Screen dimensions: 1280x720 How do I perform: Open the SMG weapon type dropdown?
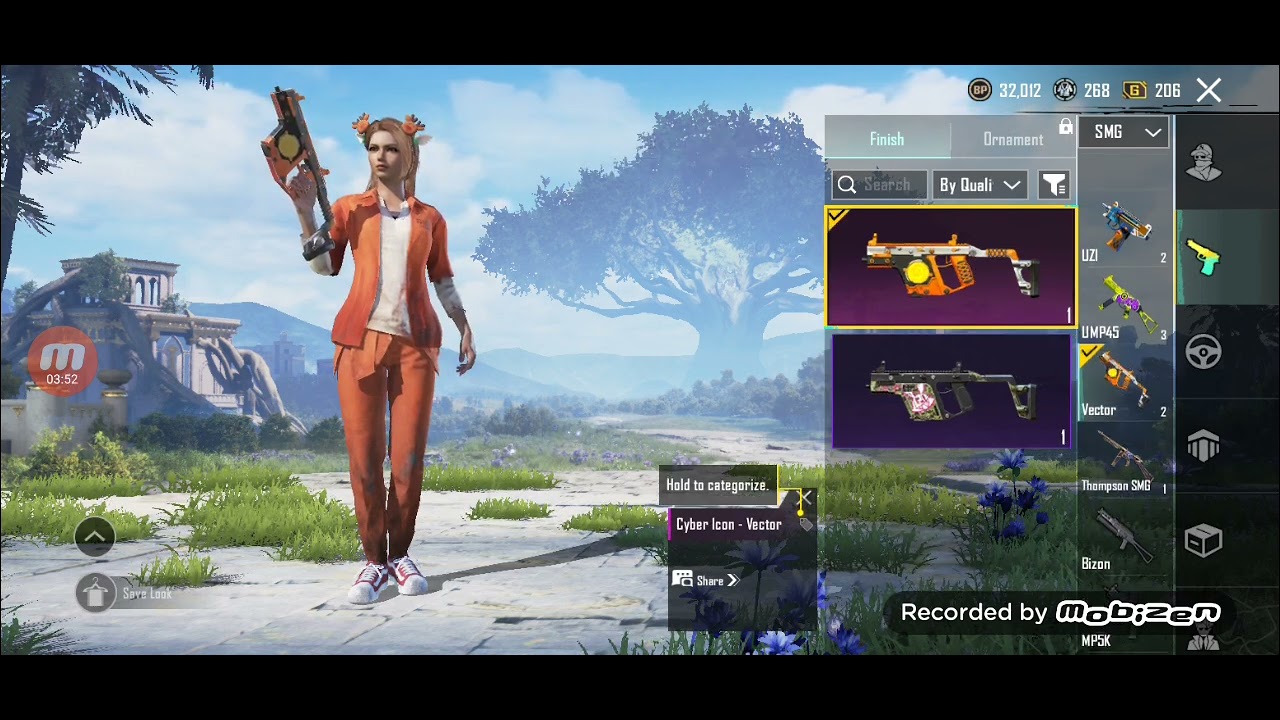pyautogui.click(x=1124, y=132)
